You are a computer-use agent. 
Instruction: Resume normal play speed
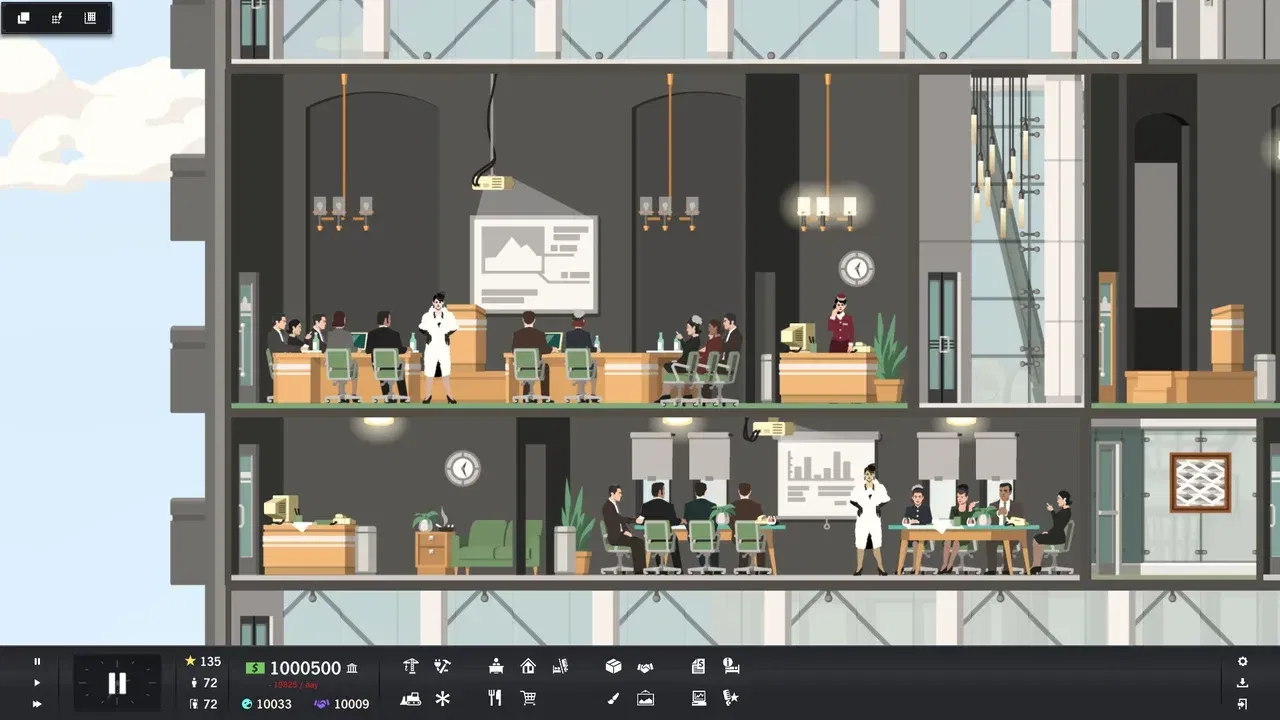[x=38, y=682]
